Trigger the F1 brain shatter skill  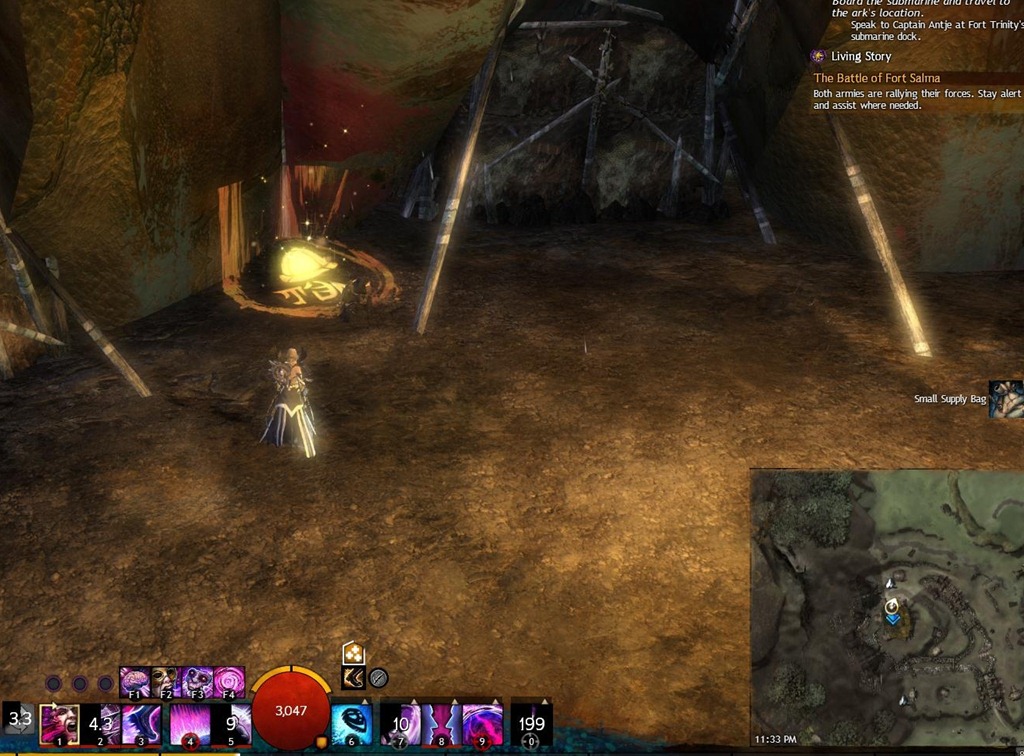[x=135, y=682]
